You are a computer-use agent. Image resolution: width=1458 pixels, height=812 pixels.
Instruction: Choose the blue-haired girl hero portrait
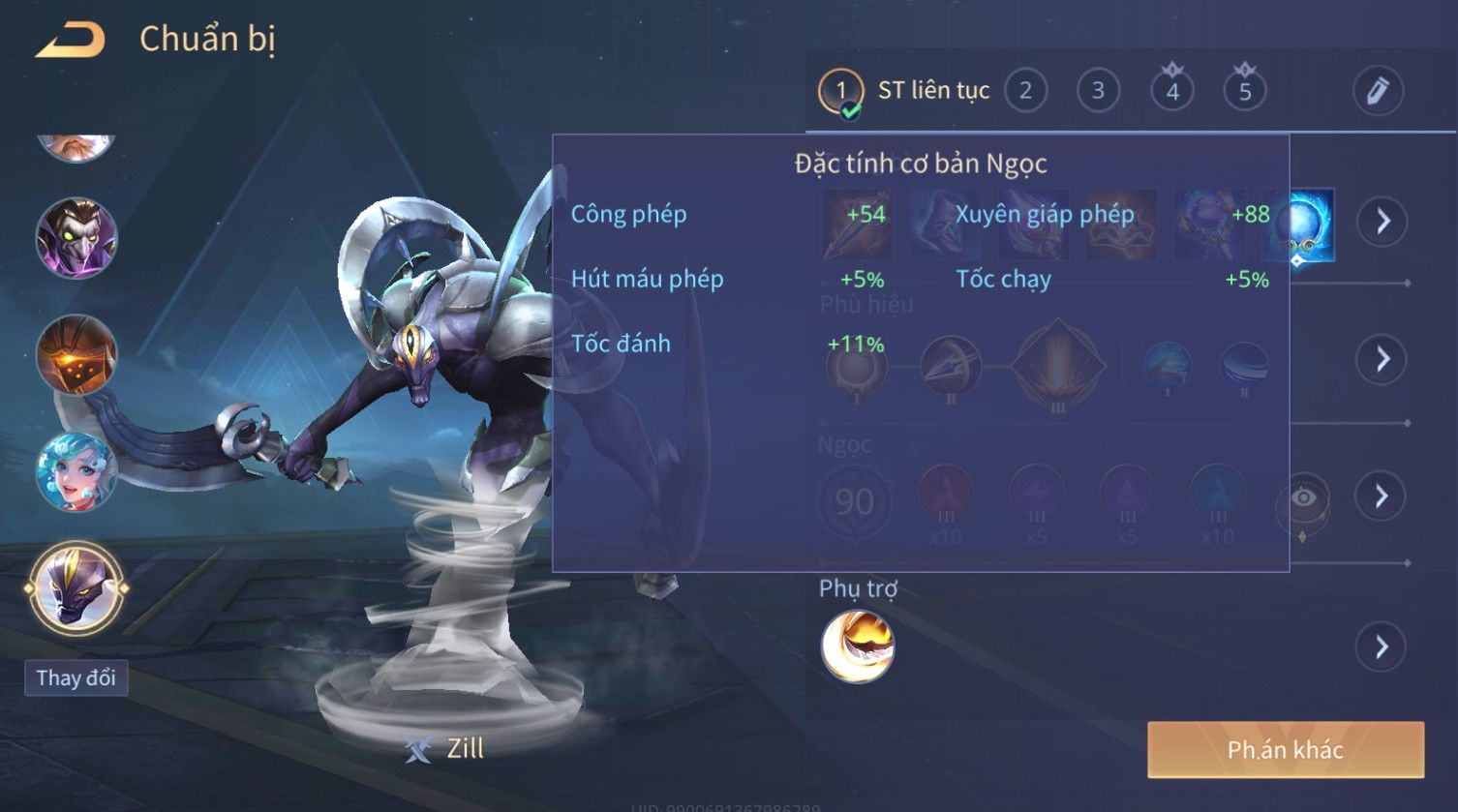click(76, 472)
